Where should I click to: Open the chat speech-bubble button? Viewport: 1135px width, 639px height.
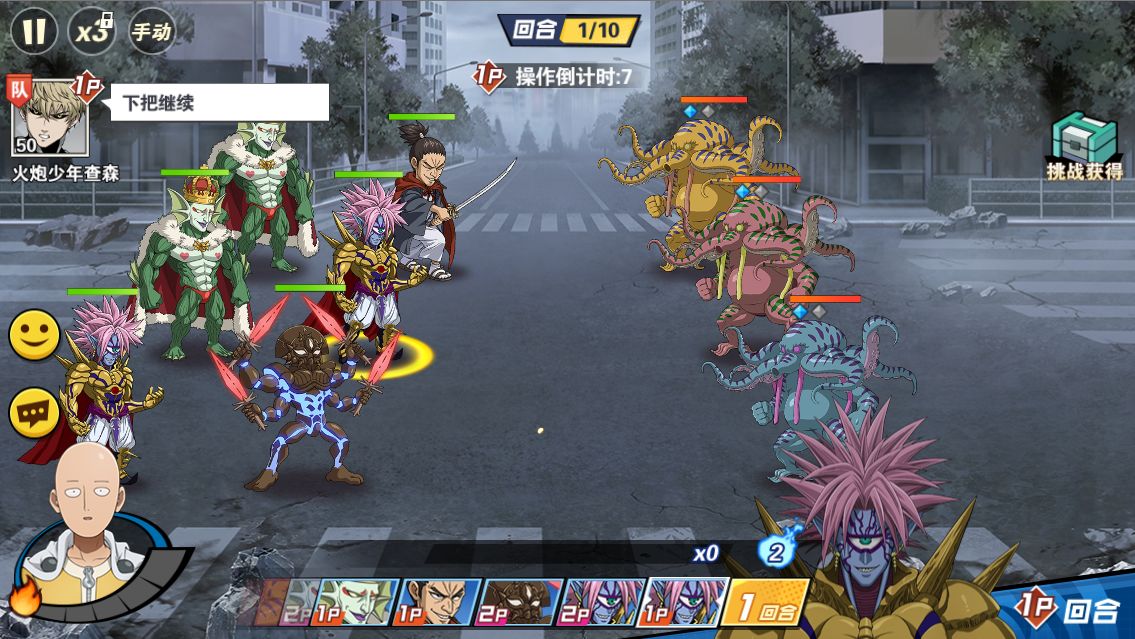pyautogui.click(x=34, y=412)
